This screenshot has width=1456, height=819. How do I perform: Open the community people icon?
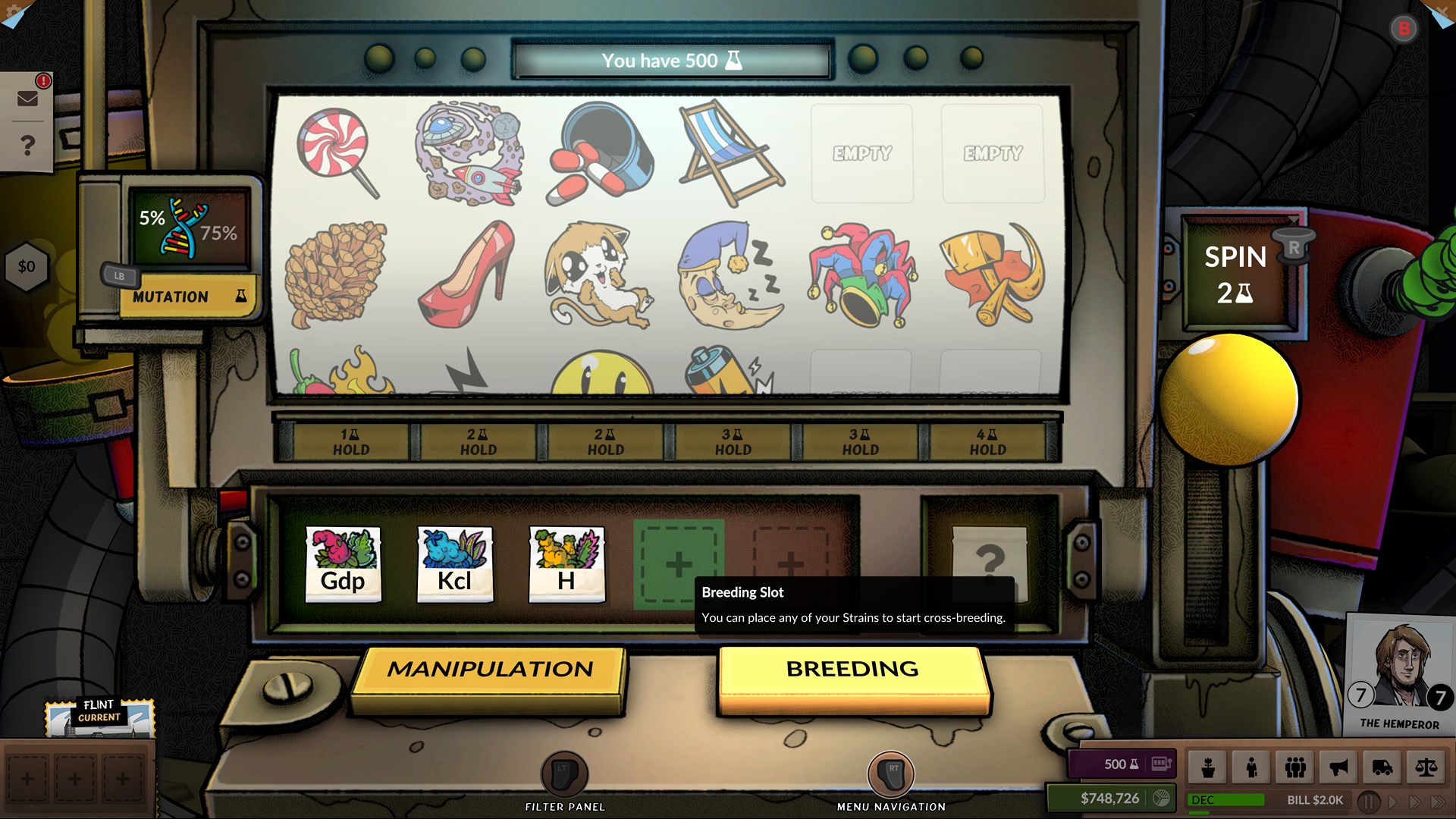click(x=1295, y=767)
